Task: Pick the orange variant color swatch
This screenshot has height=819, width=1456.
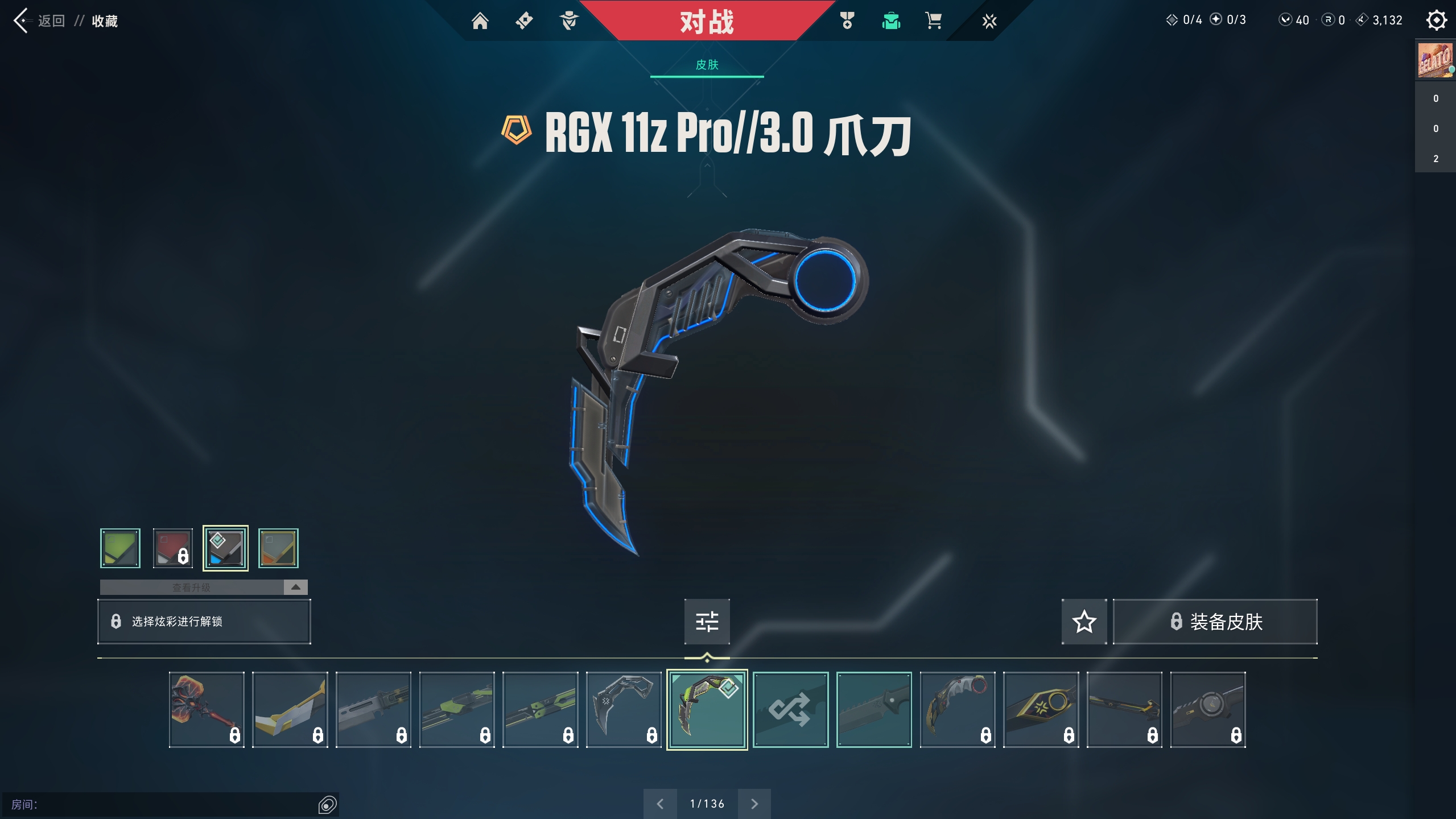Action: tap(278, 548)
